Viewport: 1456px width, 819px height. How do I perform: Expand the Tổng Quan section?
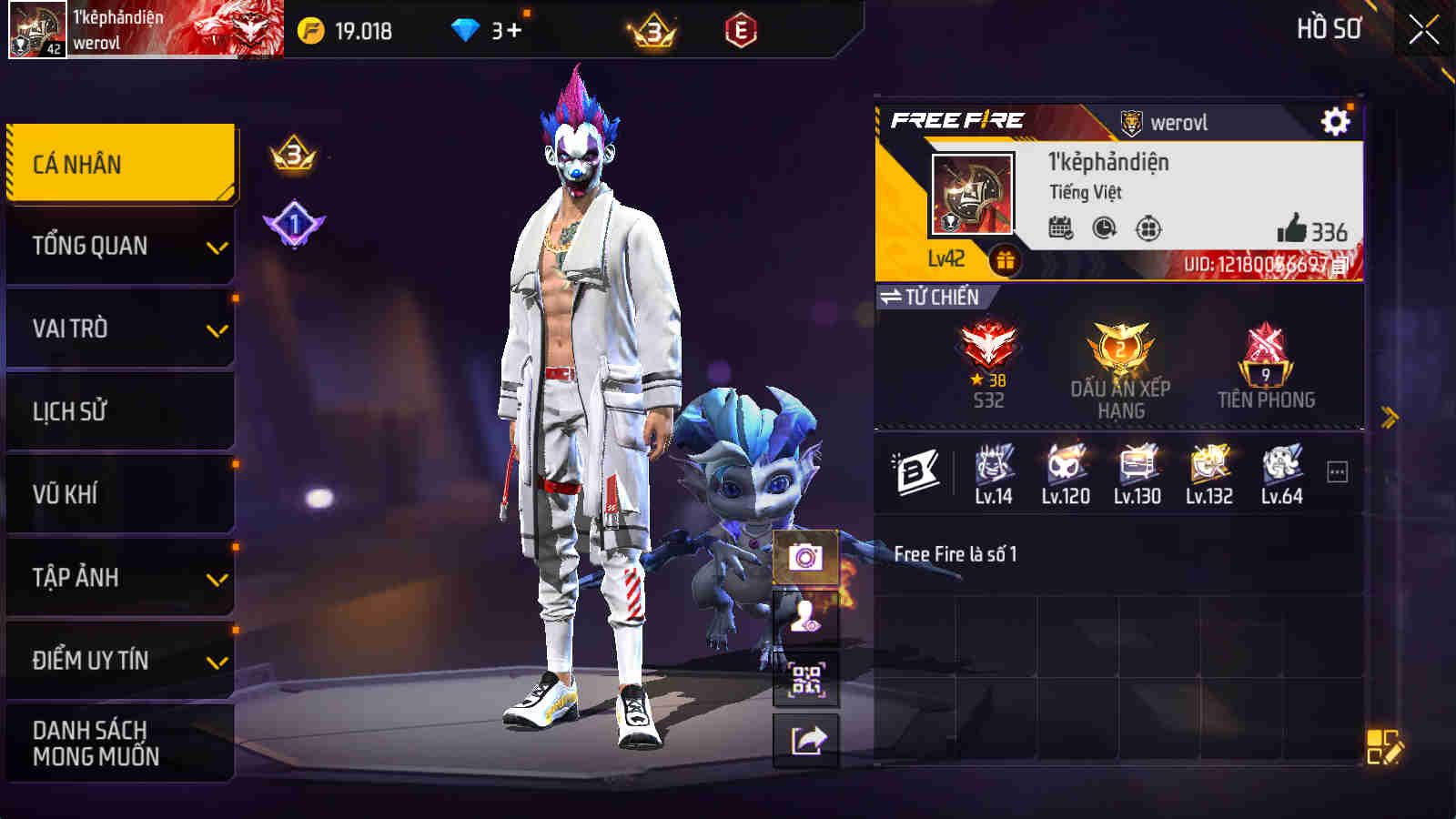click(118, 244)
